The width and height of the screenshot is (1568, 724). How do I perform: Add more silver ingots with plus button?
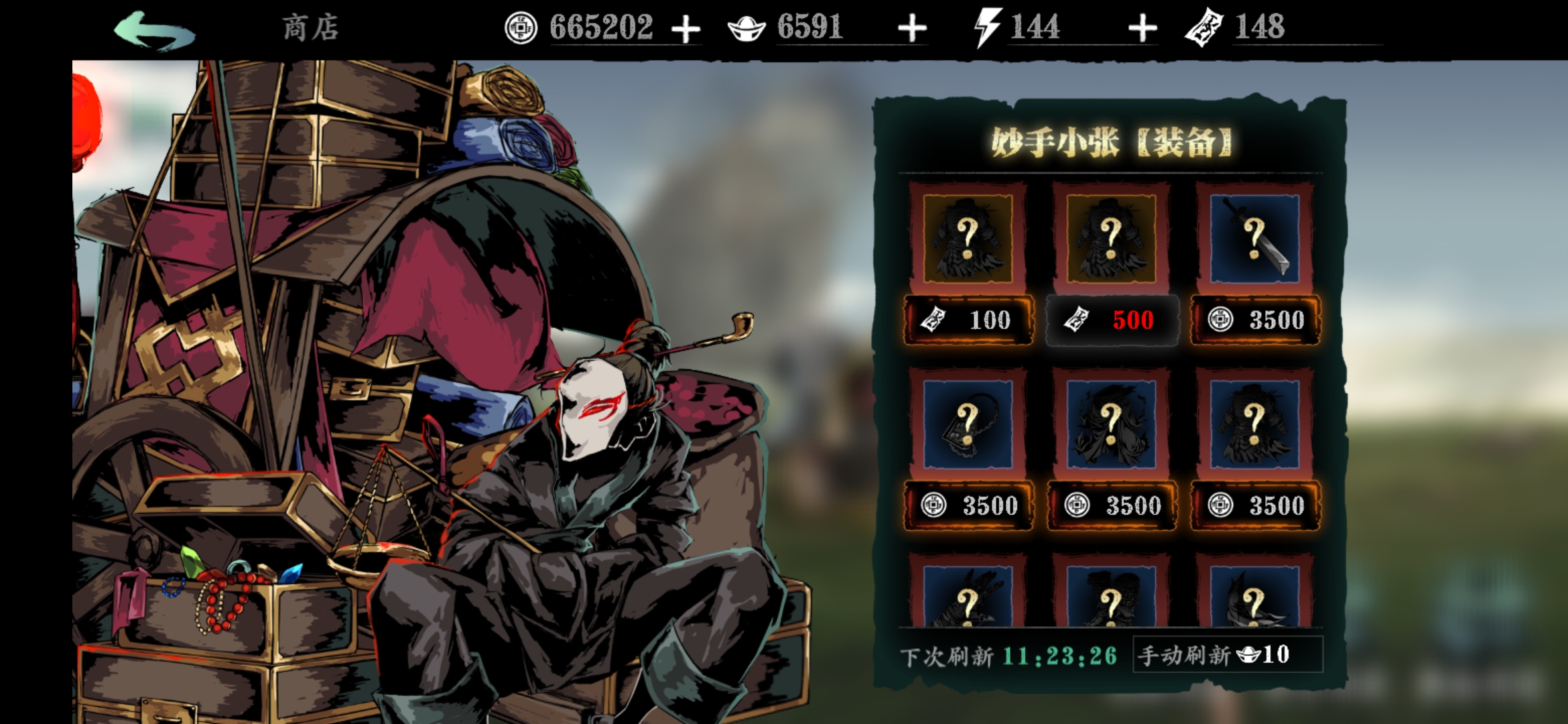point(912,29)
